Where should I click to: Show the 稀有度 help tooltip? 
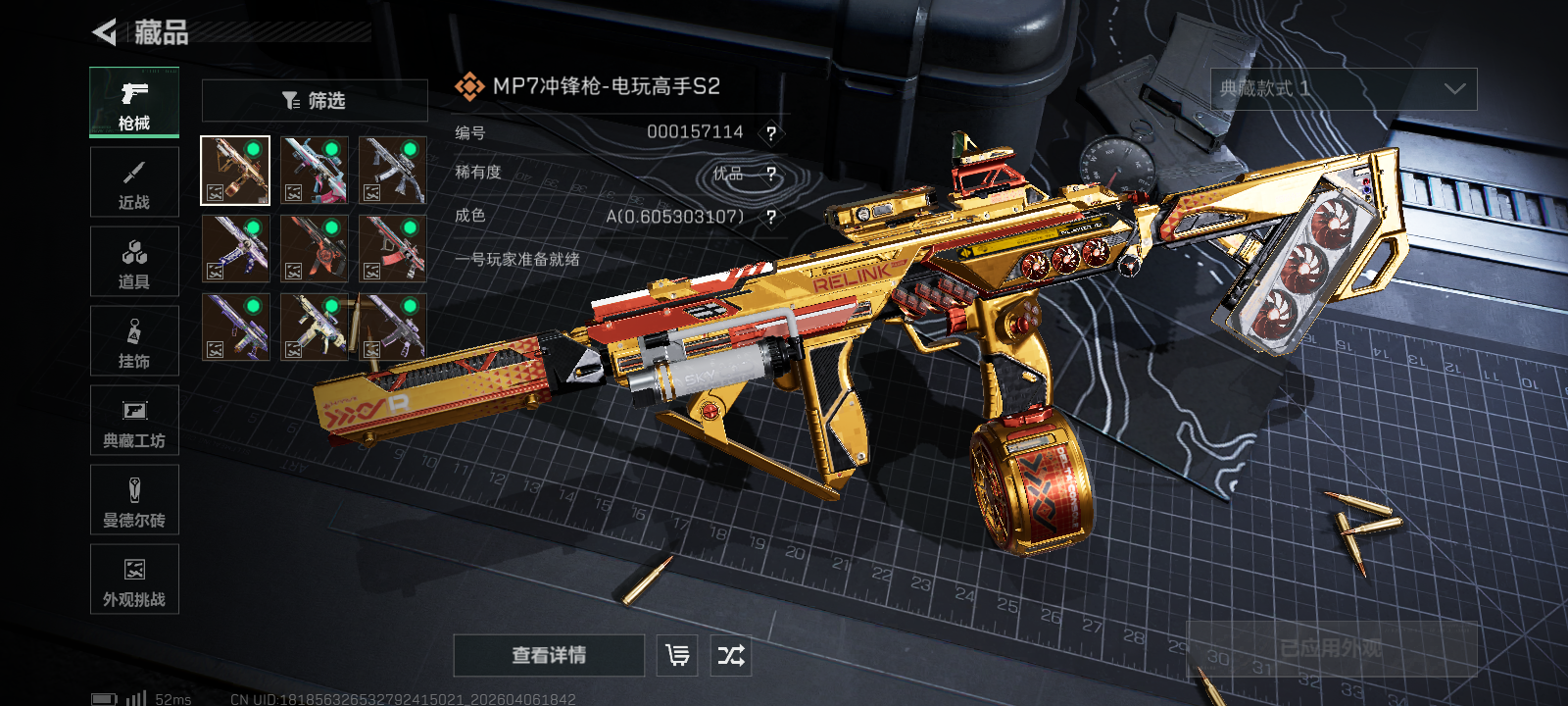(771, 175)
